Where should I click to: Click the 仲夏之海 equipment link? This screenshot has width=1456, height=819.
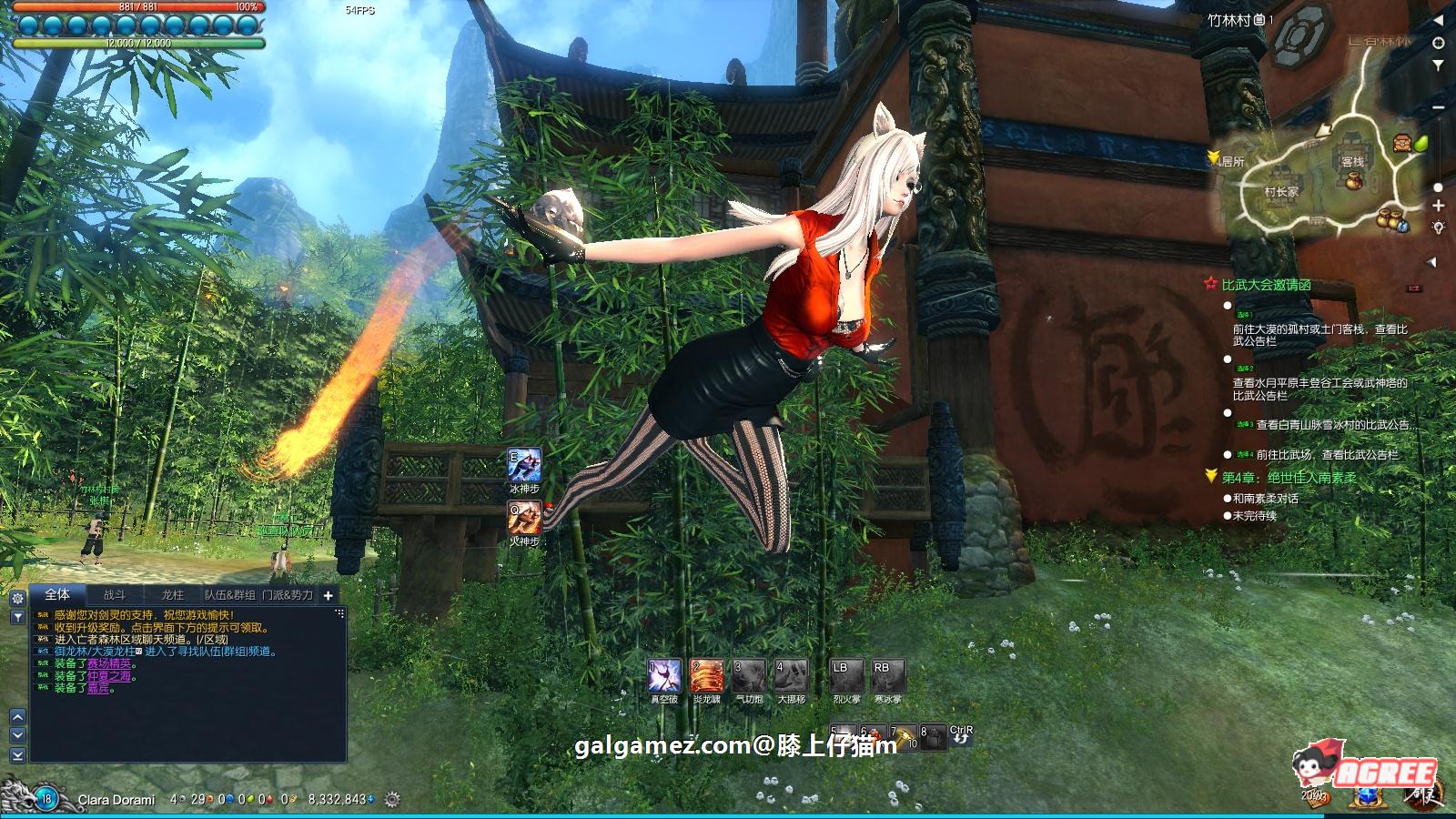pyautogui.click(x=109, y=677)
